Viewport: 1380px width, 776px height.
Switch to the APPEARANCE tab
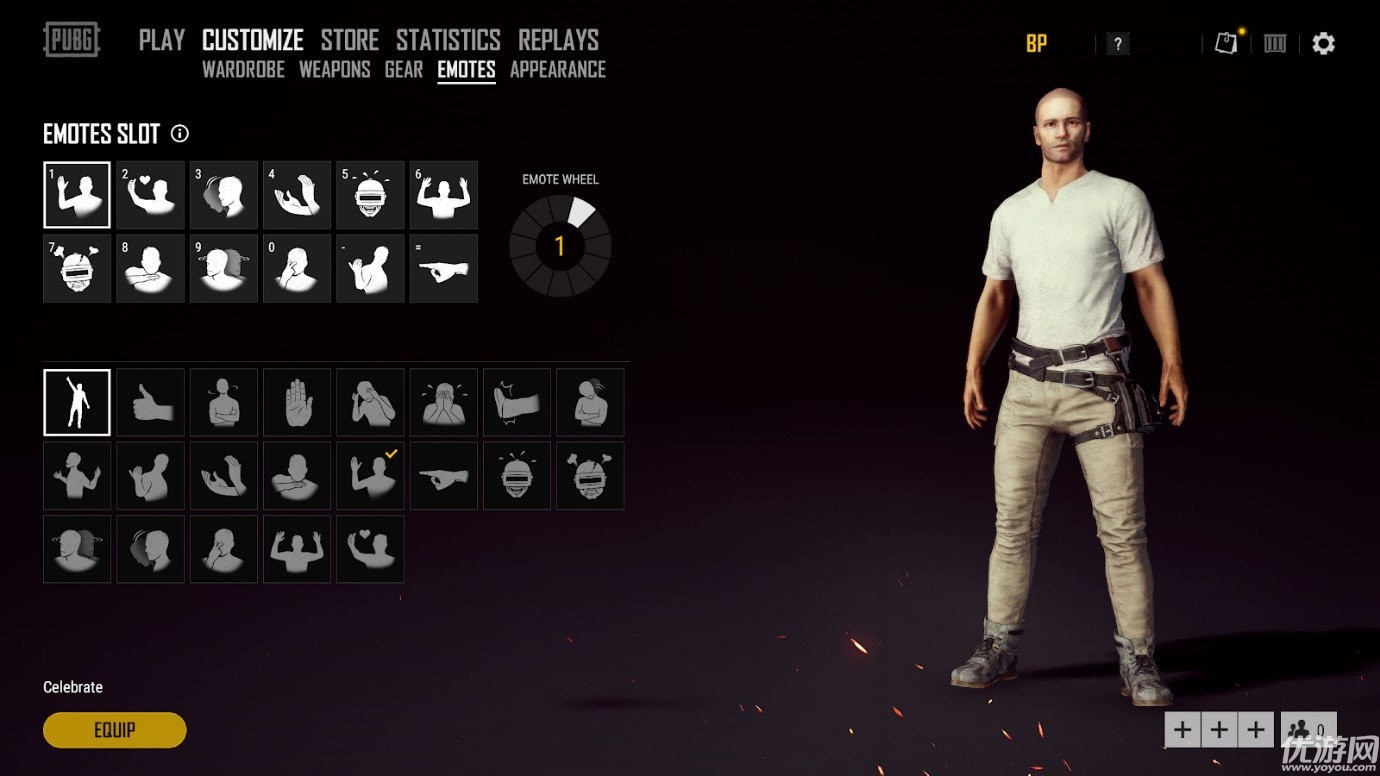[x=557, y=70]
